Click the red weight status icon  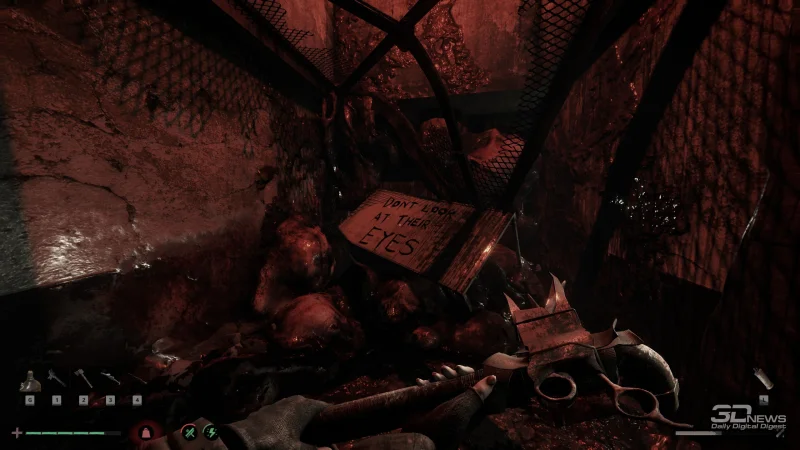[x=146, y=432]
